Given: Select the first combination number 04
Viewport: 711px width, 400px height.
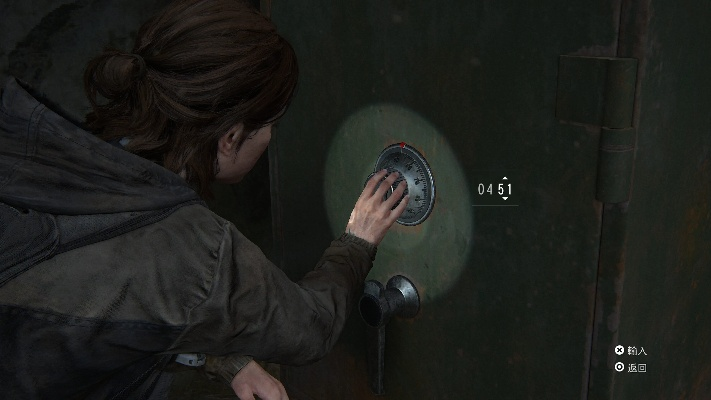Looking at the screenshot, I should click(485, 188).
